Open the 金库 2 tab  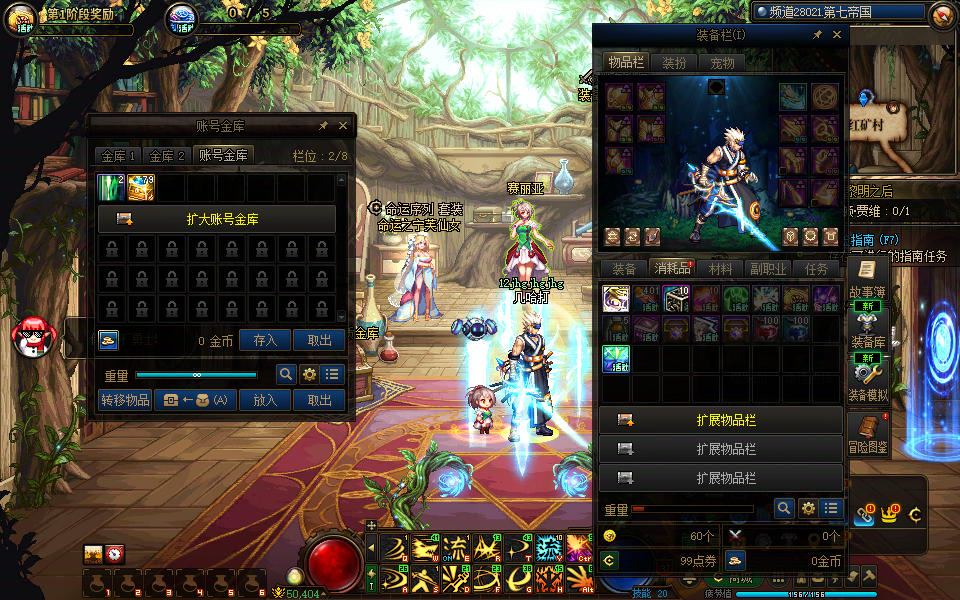[167, 155]
